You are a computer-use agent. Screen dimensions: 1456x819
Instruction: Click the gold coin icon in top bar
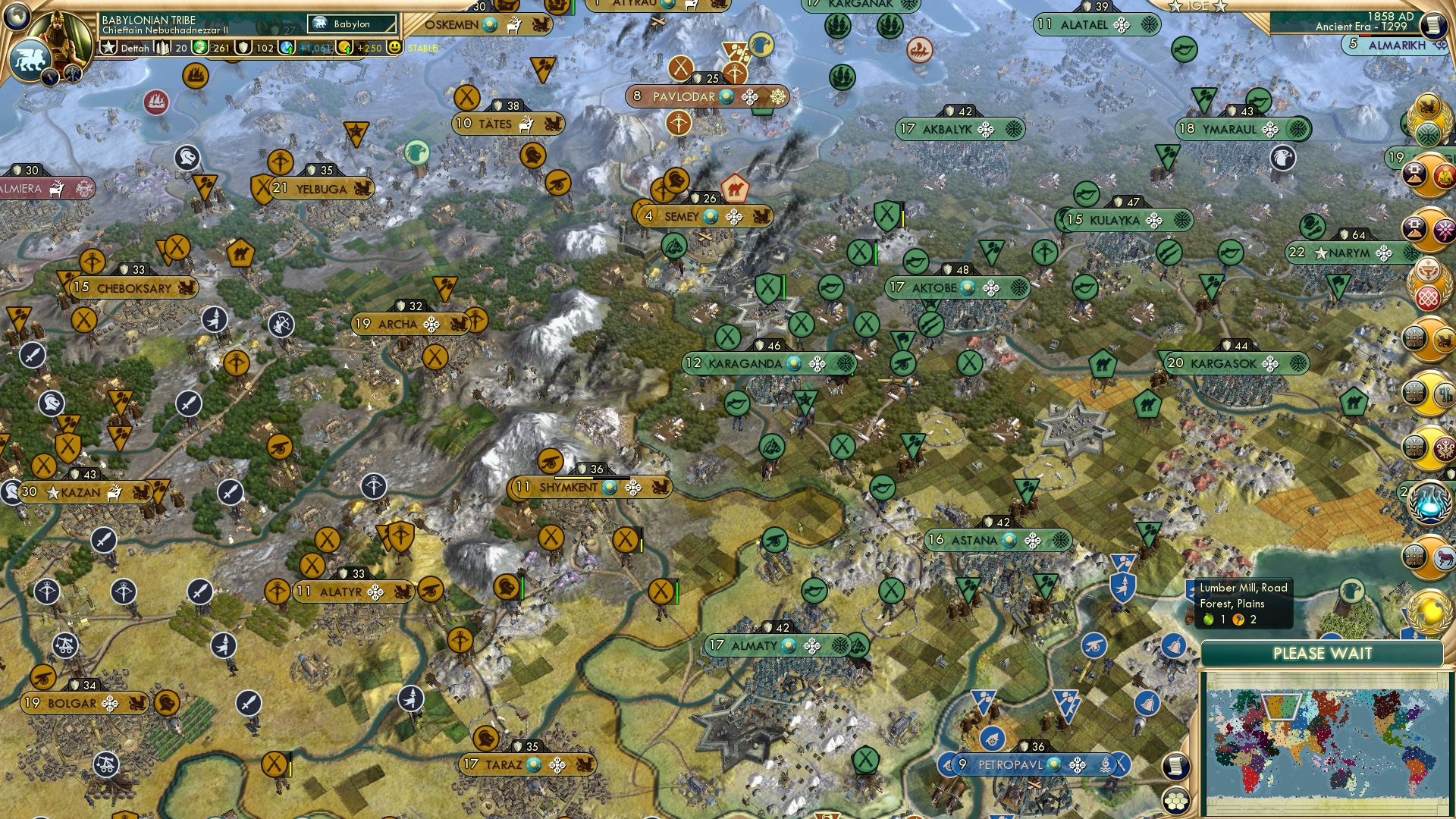(344, 48)
